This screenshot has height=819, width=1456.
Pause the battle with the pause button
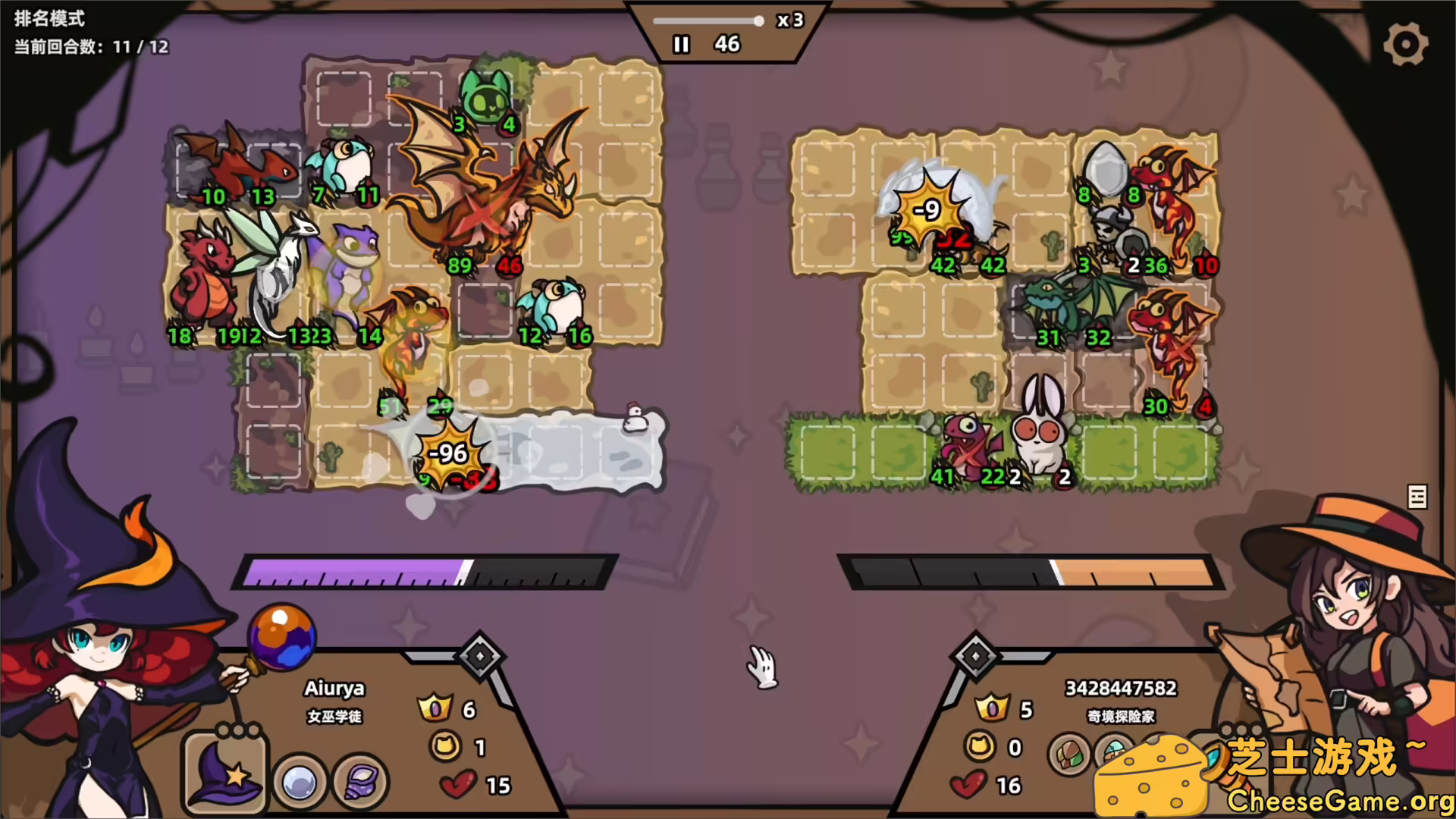(x=680, y=45)
